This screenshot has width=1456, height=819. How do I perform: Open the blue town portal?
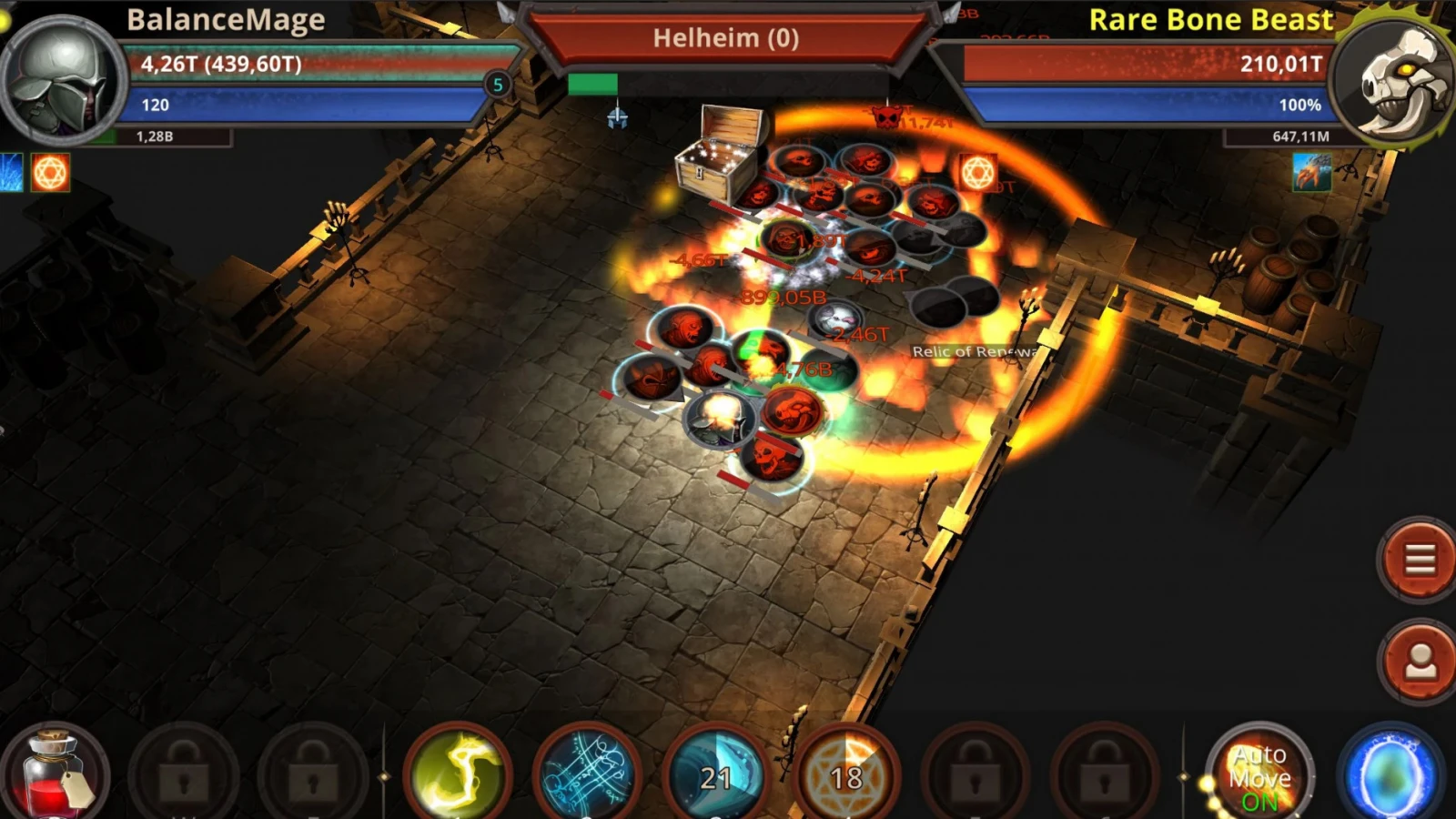1390,775
